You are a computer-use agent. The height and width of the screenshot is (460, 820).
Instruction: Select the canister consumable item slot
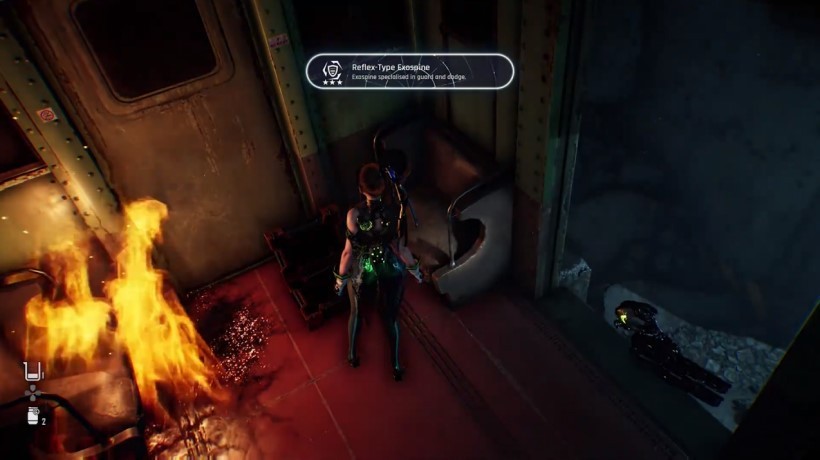click(x=32, y=415)
